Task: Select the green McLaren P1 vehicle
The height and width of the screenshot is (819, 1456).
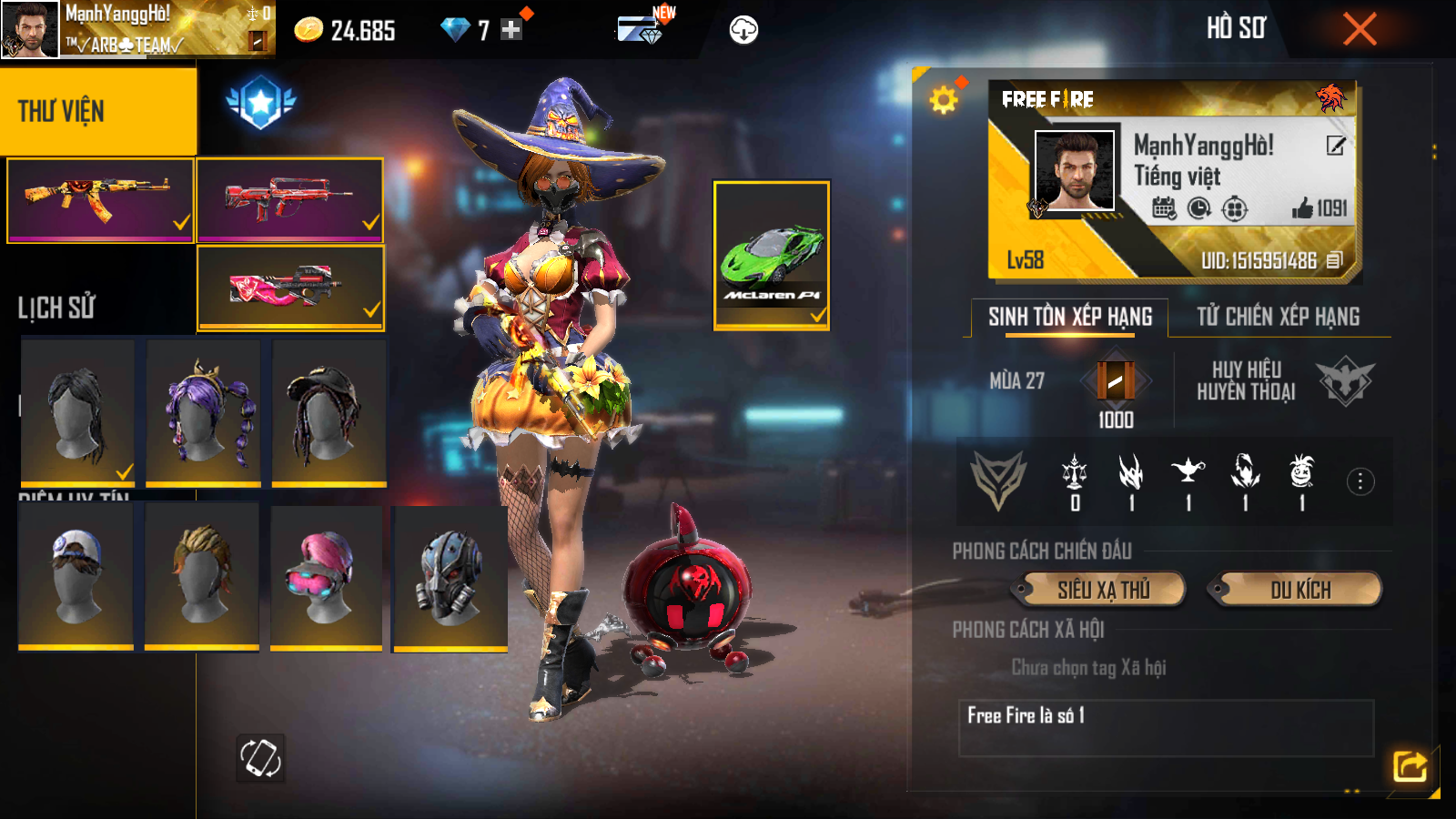Action: pos(771,255)
